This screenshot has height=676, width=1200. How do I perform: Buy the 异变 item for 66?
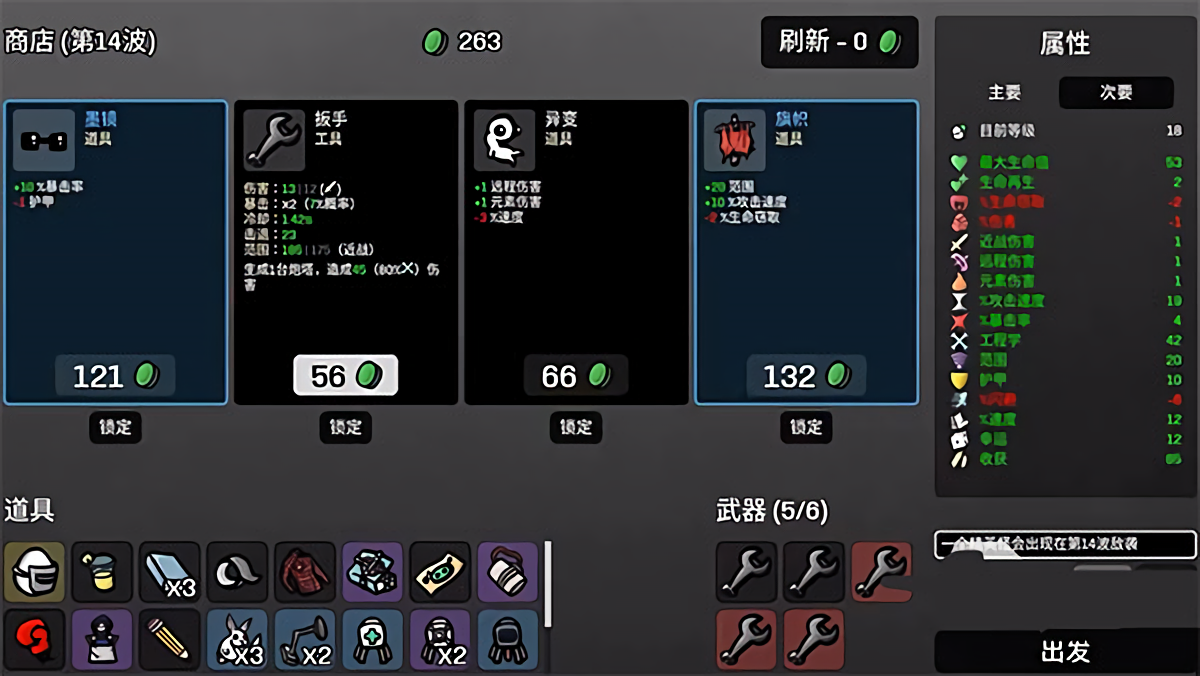[x=576, y=376]
